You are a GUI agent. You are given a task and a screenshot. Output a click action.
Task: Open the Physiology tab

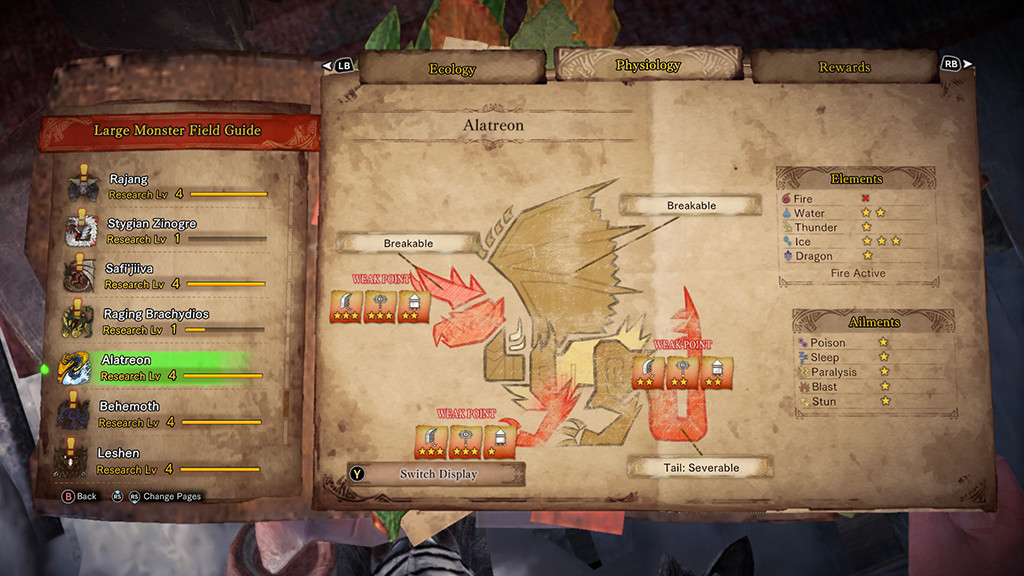point(648,66)
